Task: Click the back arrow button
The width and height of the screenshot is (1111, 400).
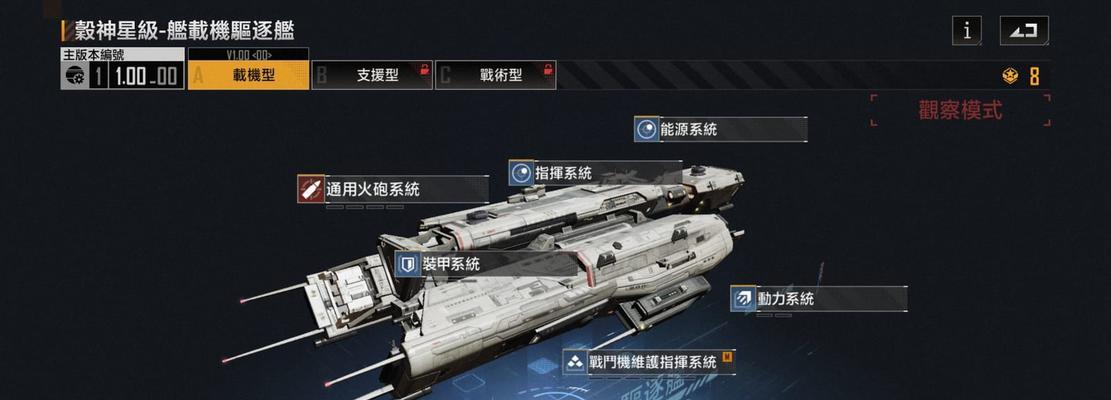Action: [x=1024, y=30]
